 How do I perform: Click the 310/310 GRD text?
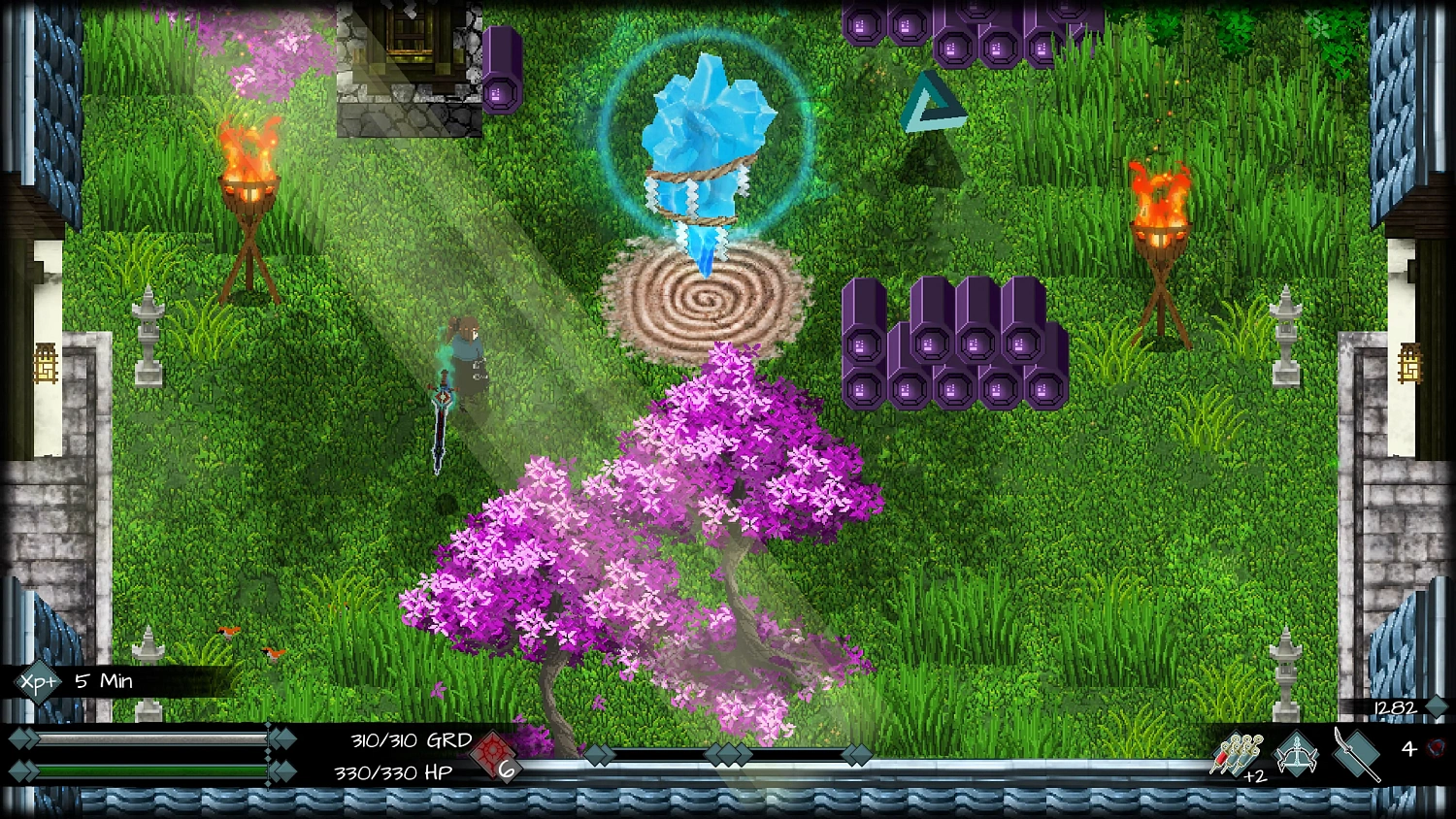[410, 740]
